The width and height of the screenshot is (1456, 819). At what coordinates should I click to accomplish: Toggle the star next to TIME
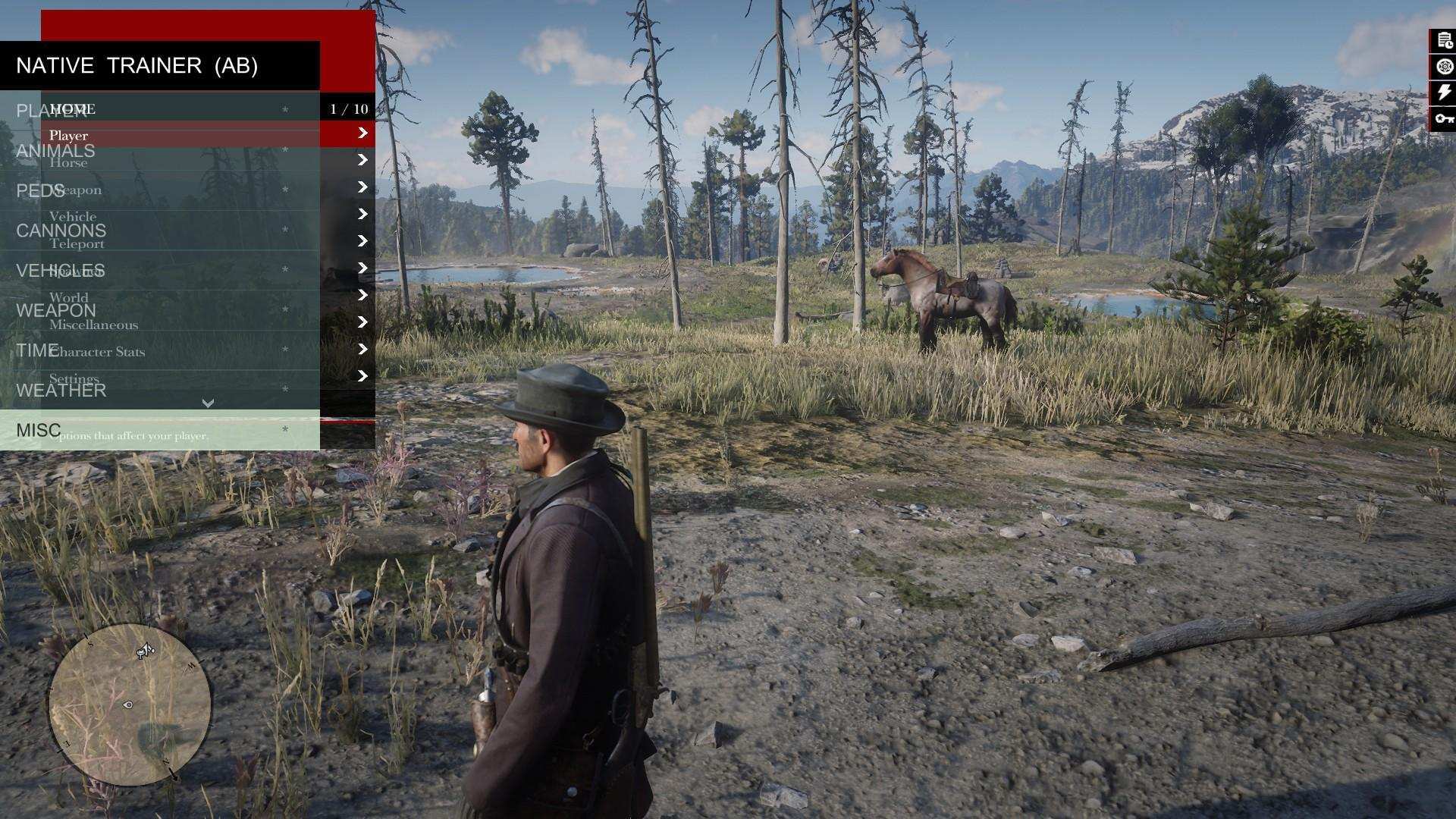(284, 349)
